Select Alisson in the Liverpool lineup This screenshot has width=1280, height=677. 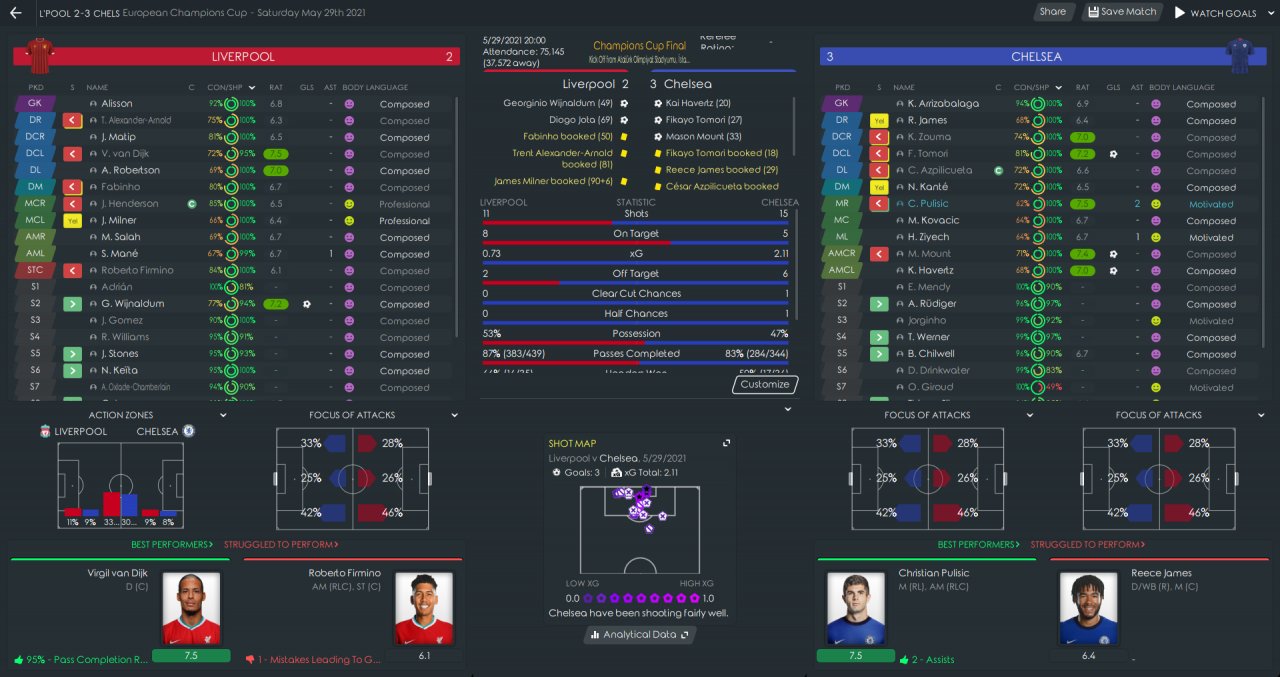click(116, 104)
